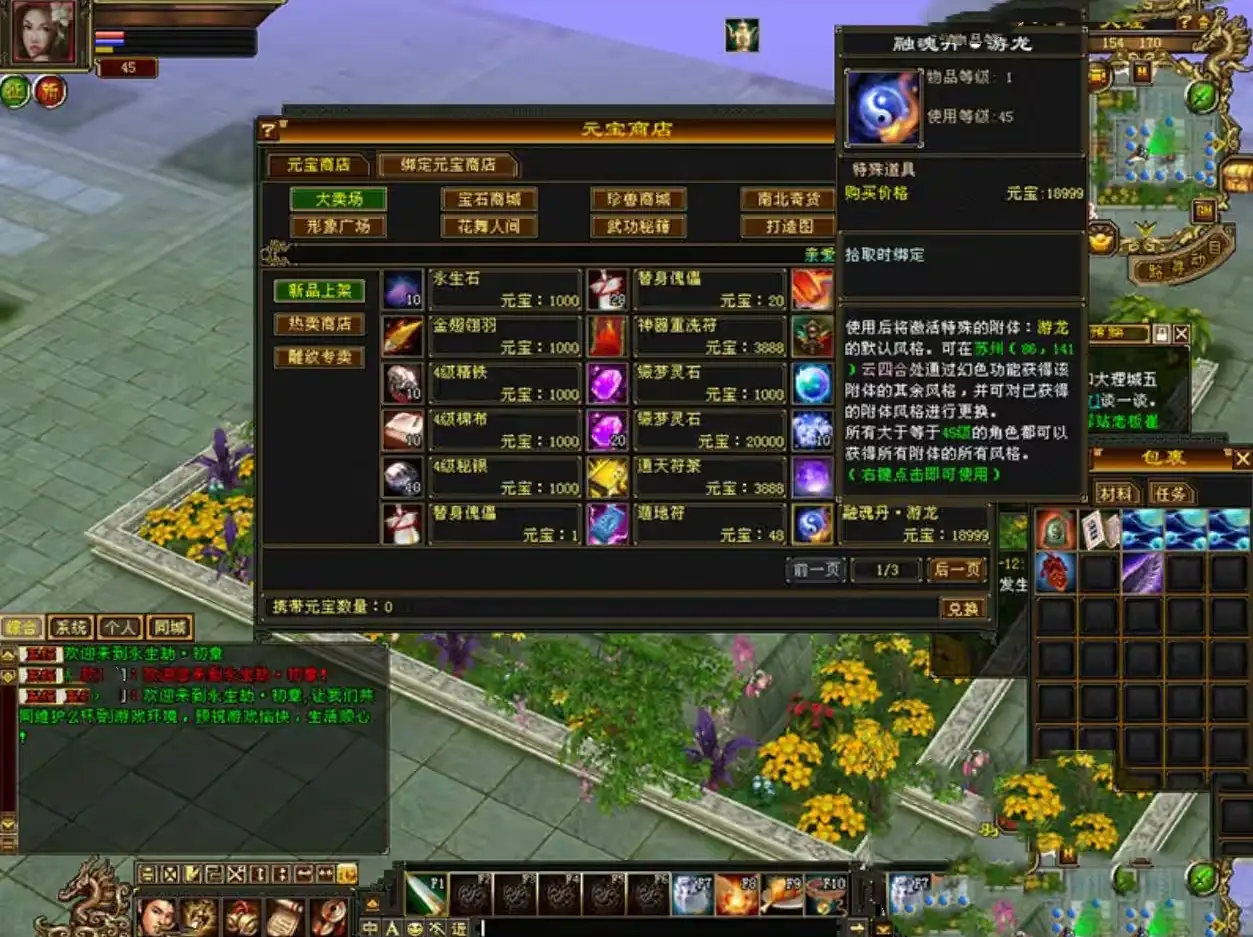Select the 珍兽商城 category

pos(638,199)
